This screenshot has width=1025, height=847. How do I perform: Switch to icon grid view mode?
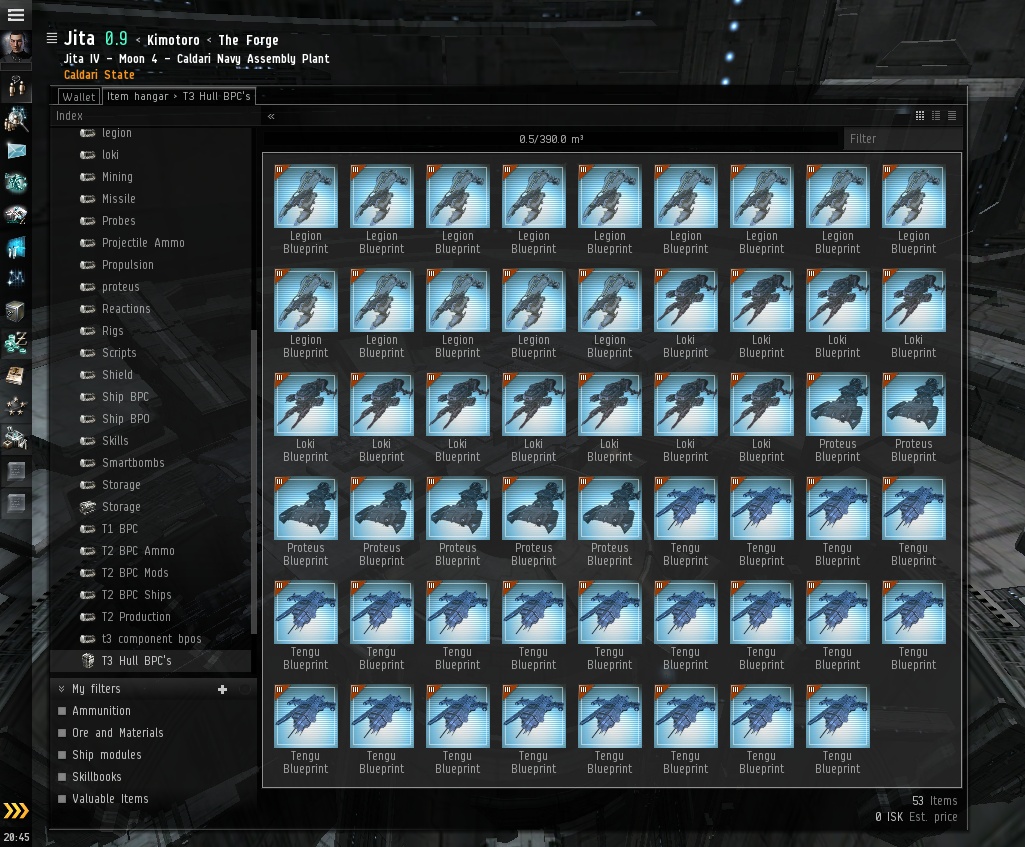pyautogui.click(x=920, y=116)
